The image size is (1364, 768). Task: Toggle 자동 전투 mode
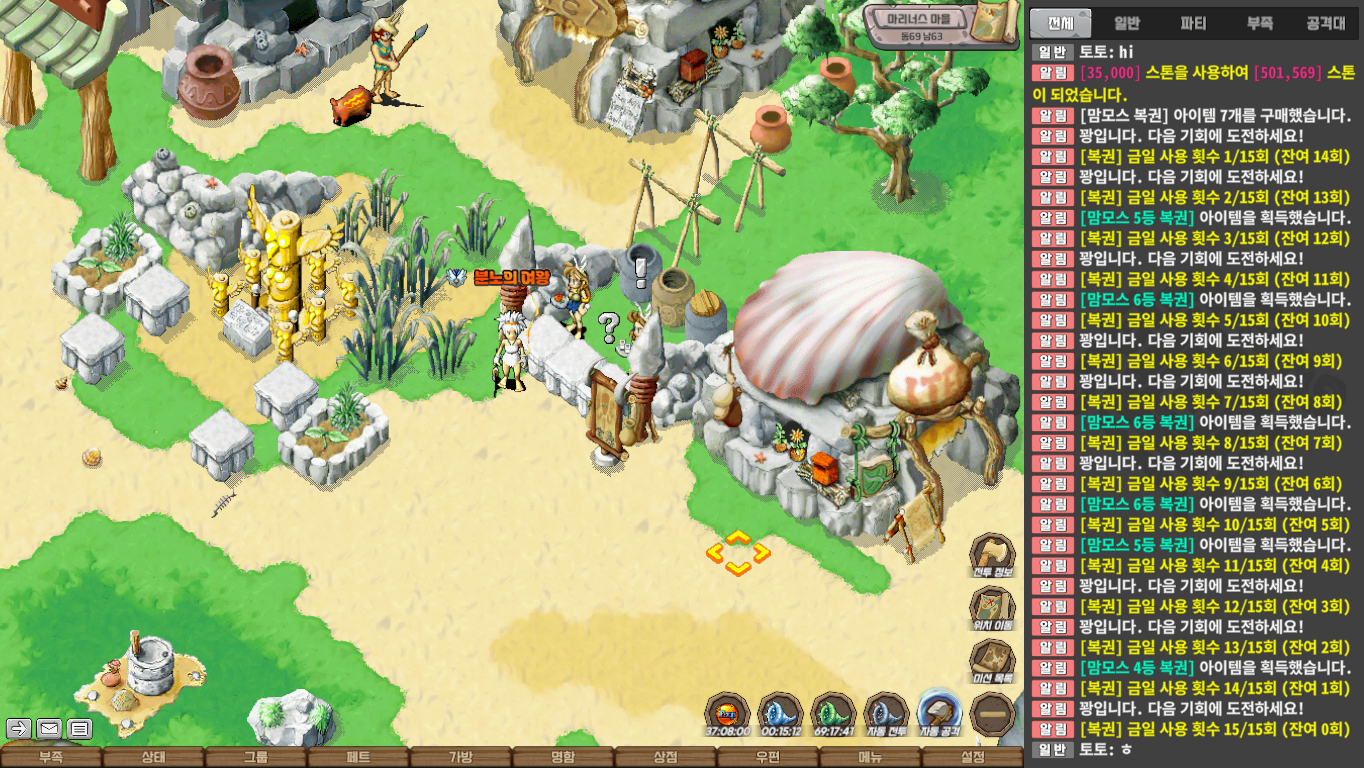pyautogui.click(x=885, y=715)
